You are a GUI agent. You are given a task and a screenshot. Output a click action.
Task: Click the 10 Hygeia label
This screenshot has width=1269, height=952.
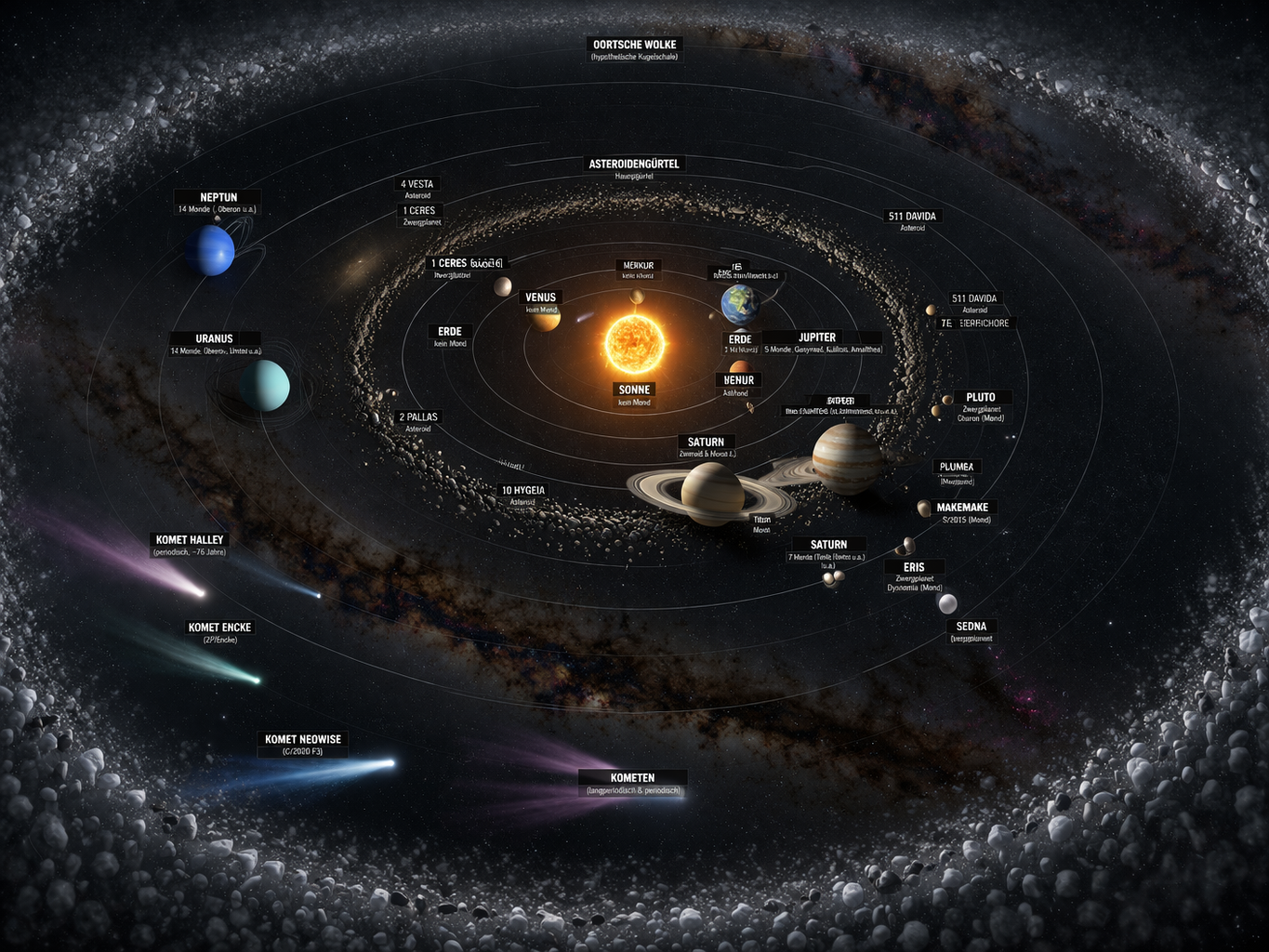523,491
